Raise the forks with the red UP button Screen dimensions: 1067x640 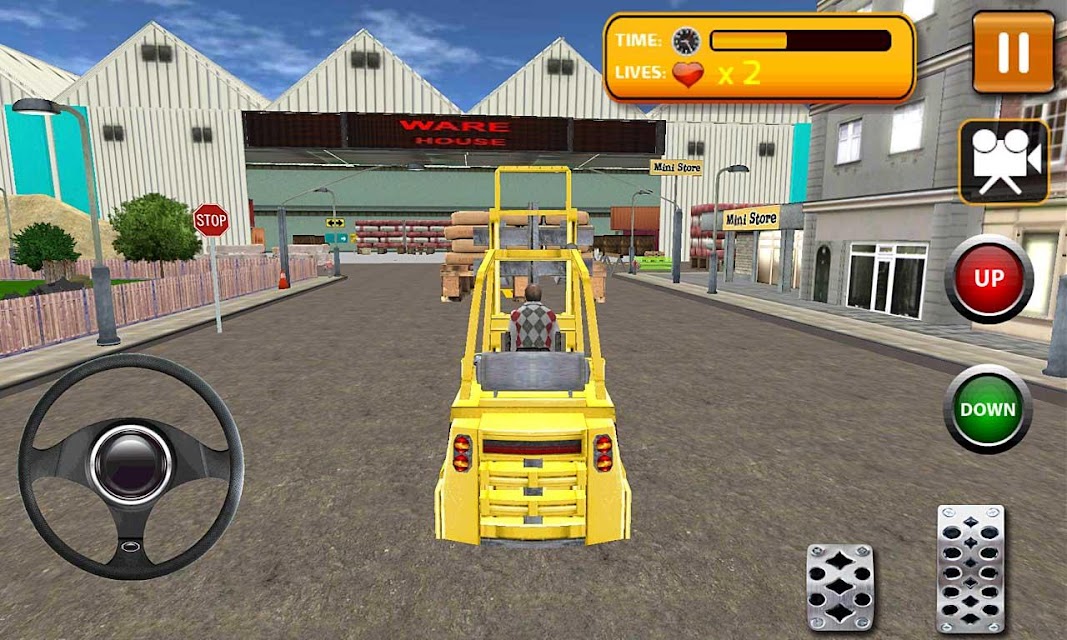[988, 279]
